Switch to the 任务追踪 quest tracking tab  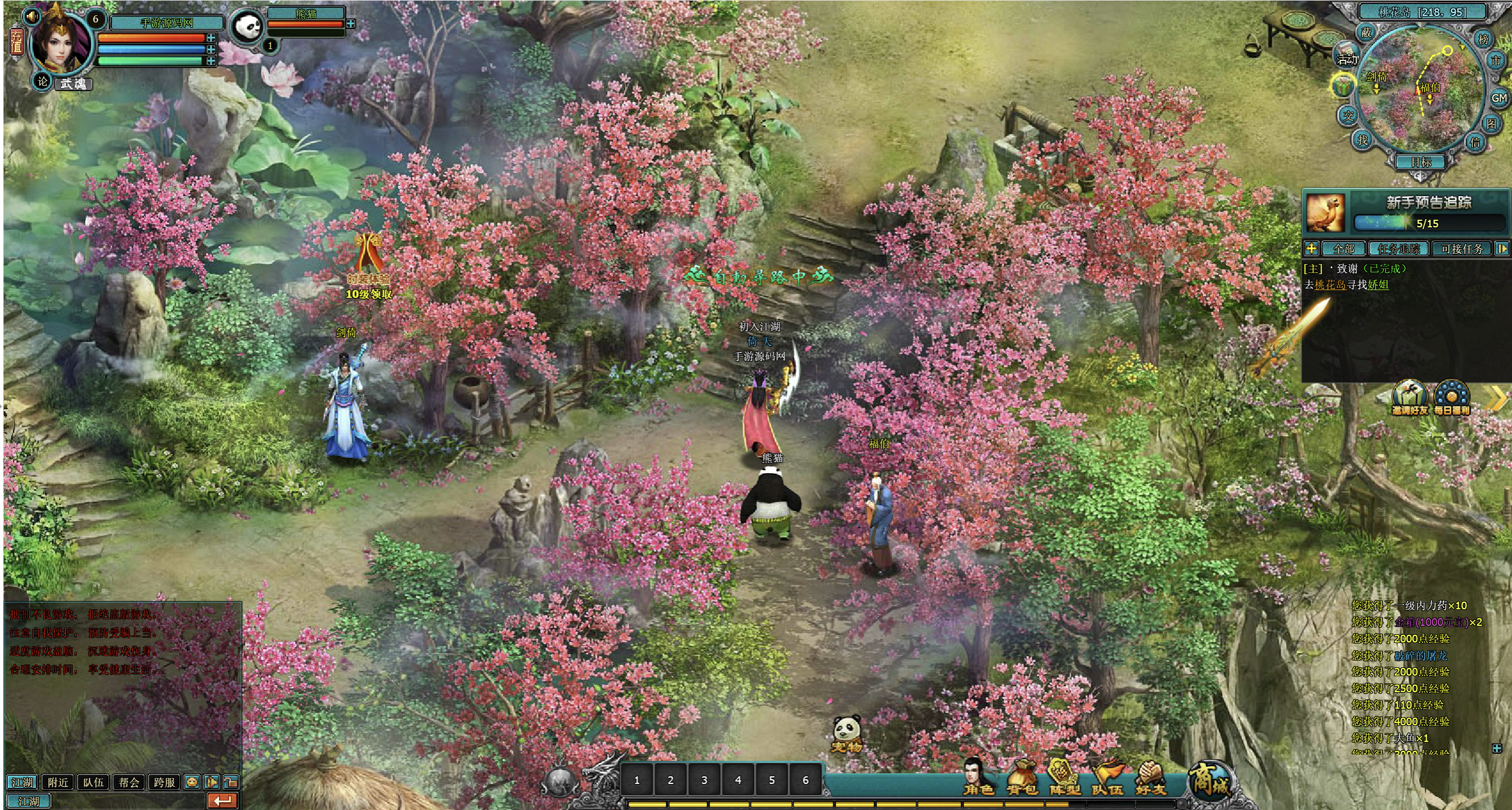point(1399,249)
